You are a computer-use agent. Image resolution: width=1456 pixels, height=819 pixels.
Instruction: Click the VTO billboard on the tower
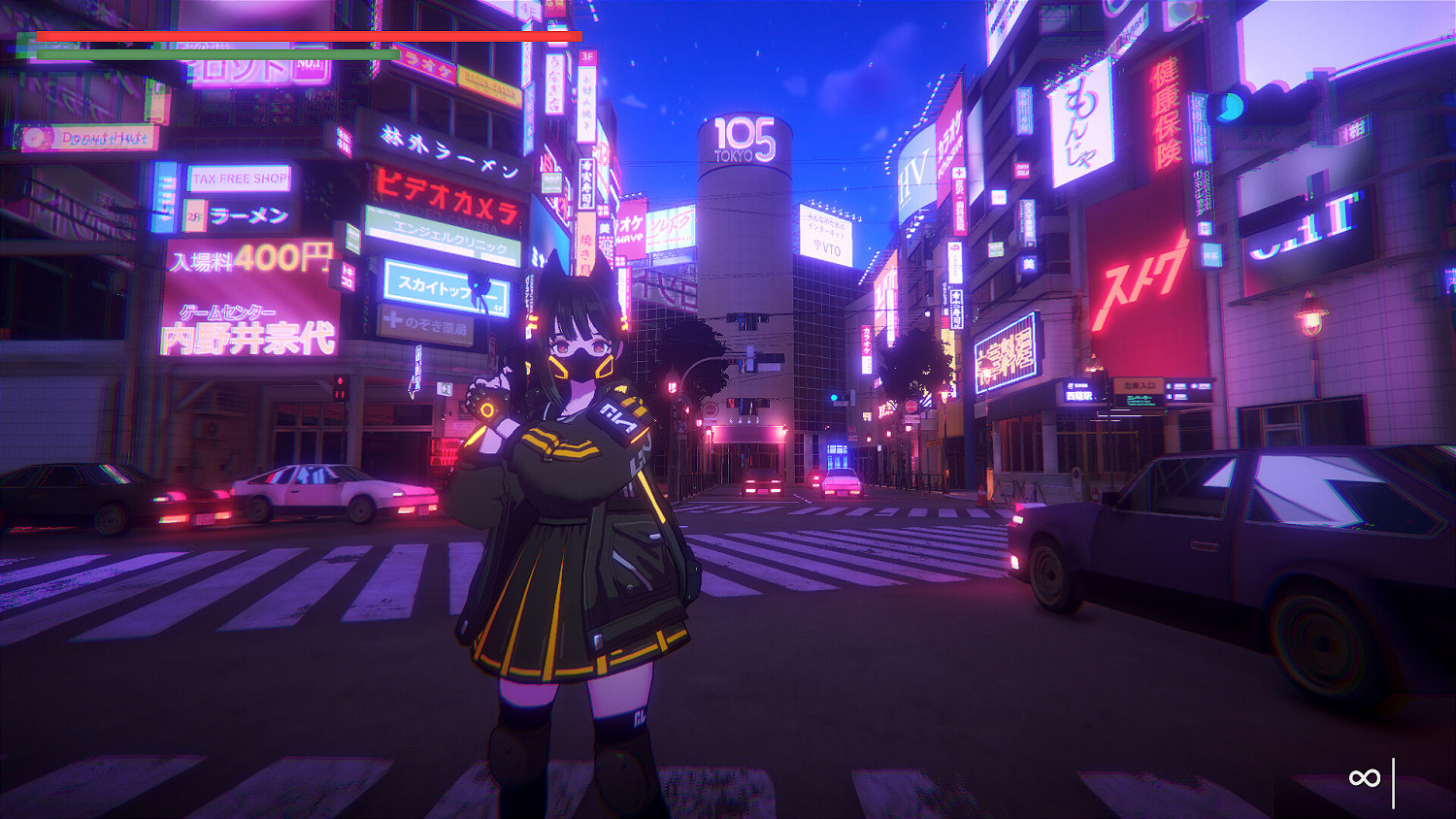pos(826,238)
